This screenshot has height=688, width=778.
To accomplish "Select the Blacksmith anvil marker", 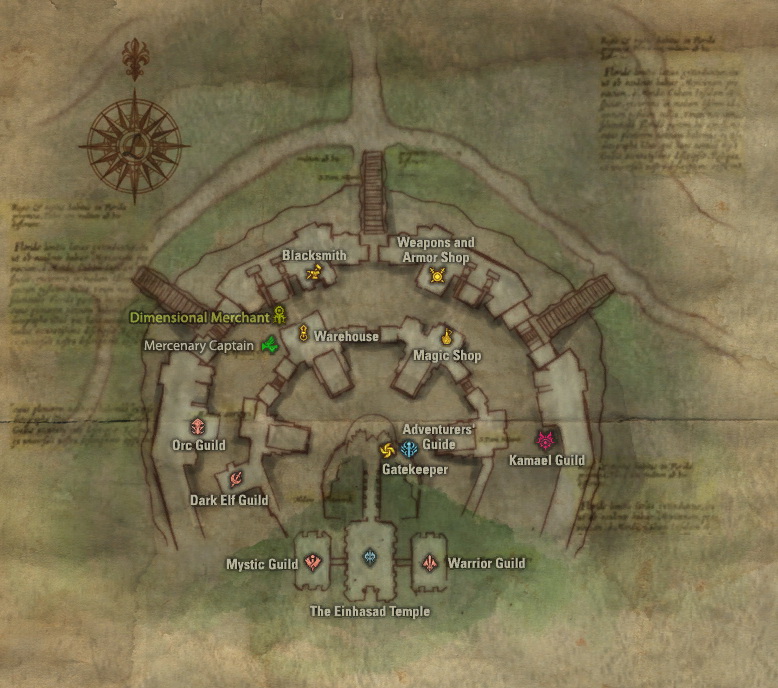I will tap(314, 273).
